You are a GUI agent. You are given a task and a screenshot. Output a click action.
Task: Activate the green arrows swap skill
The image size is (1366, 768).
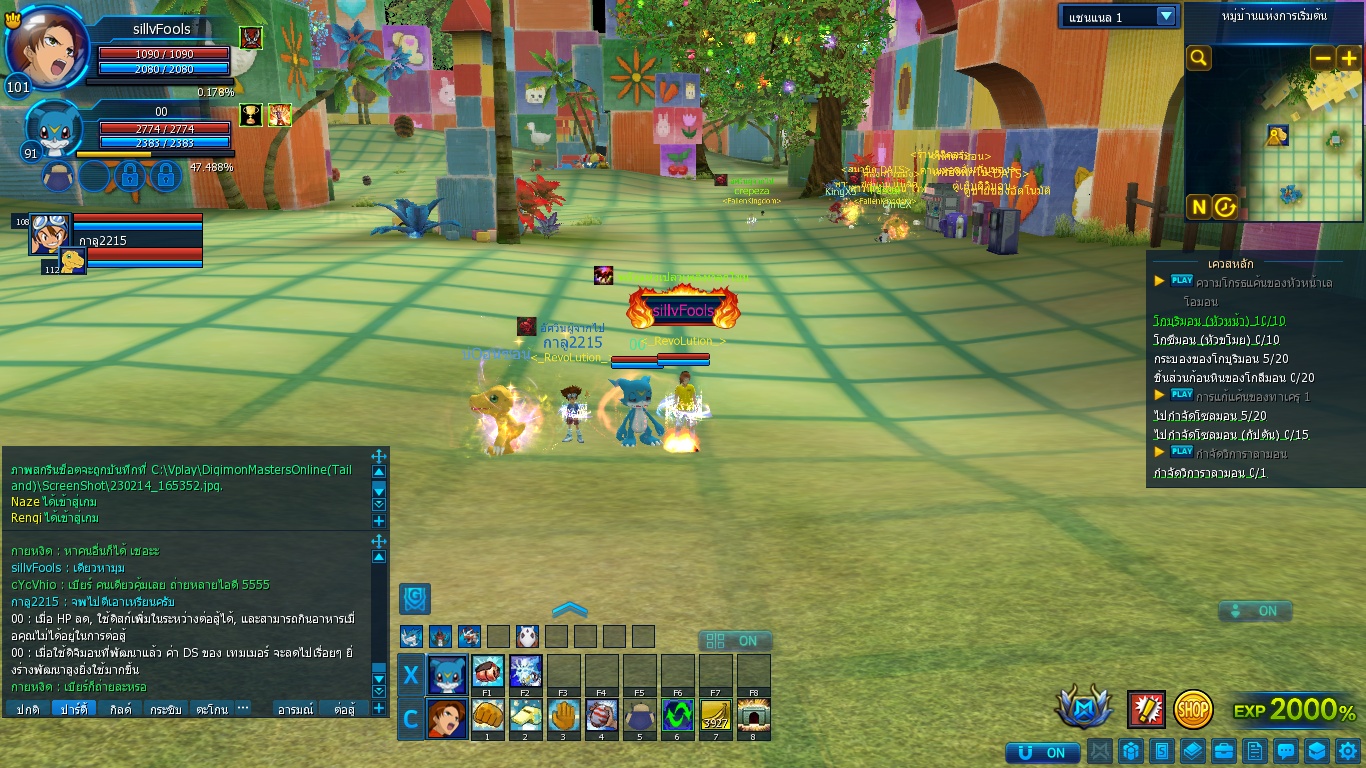click(x=677, y=717)
